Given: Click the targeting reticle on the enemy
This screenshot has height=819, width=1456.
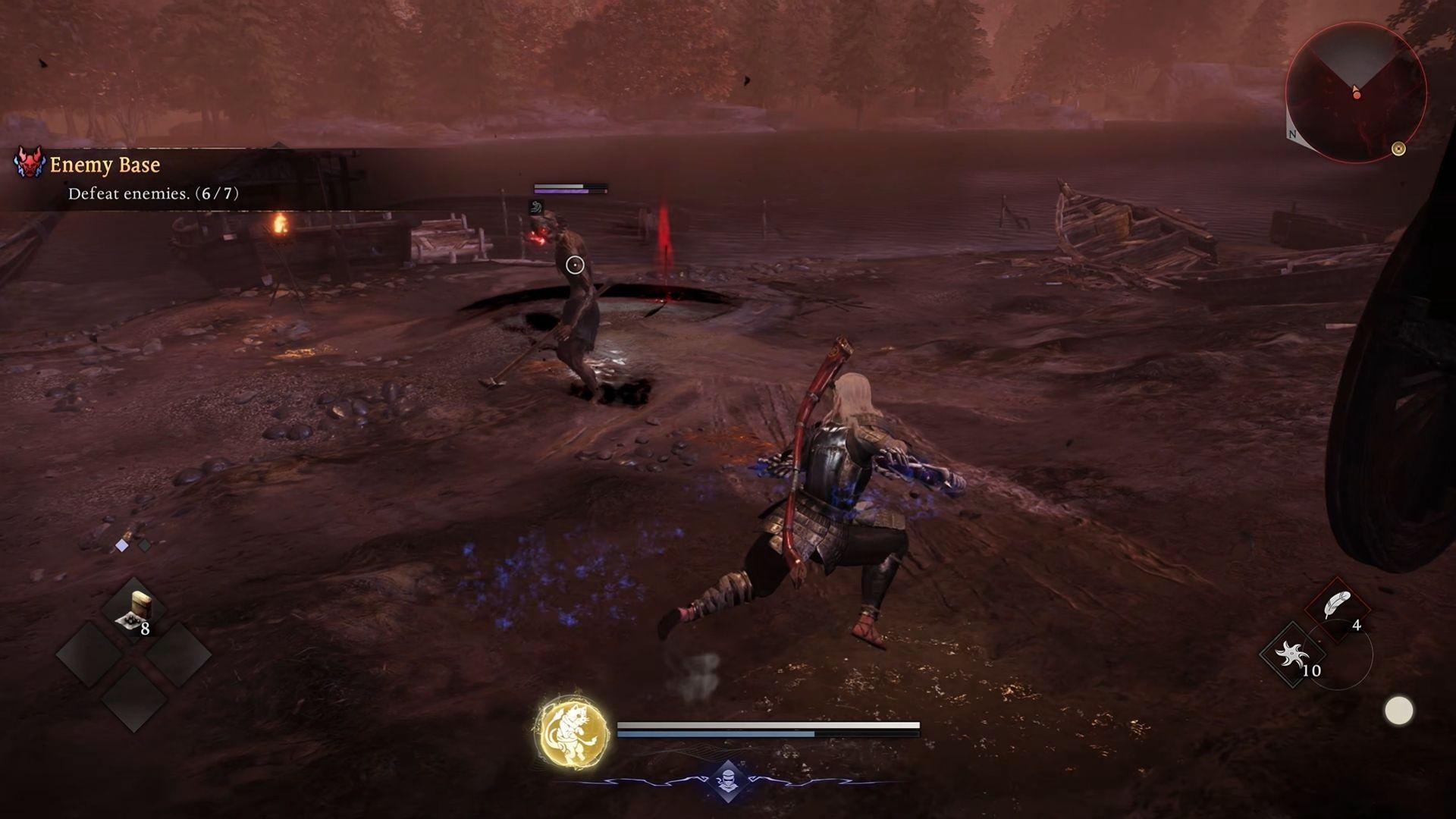Looking at the screenshot, I should 576,265.
